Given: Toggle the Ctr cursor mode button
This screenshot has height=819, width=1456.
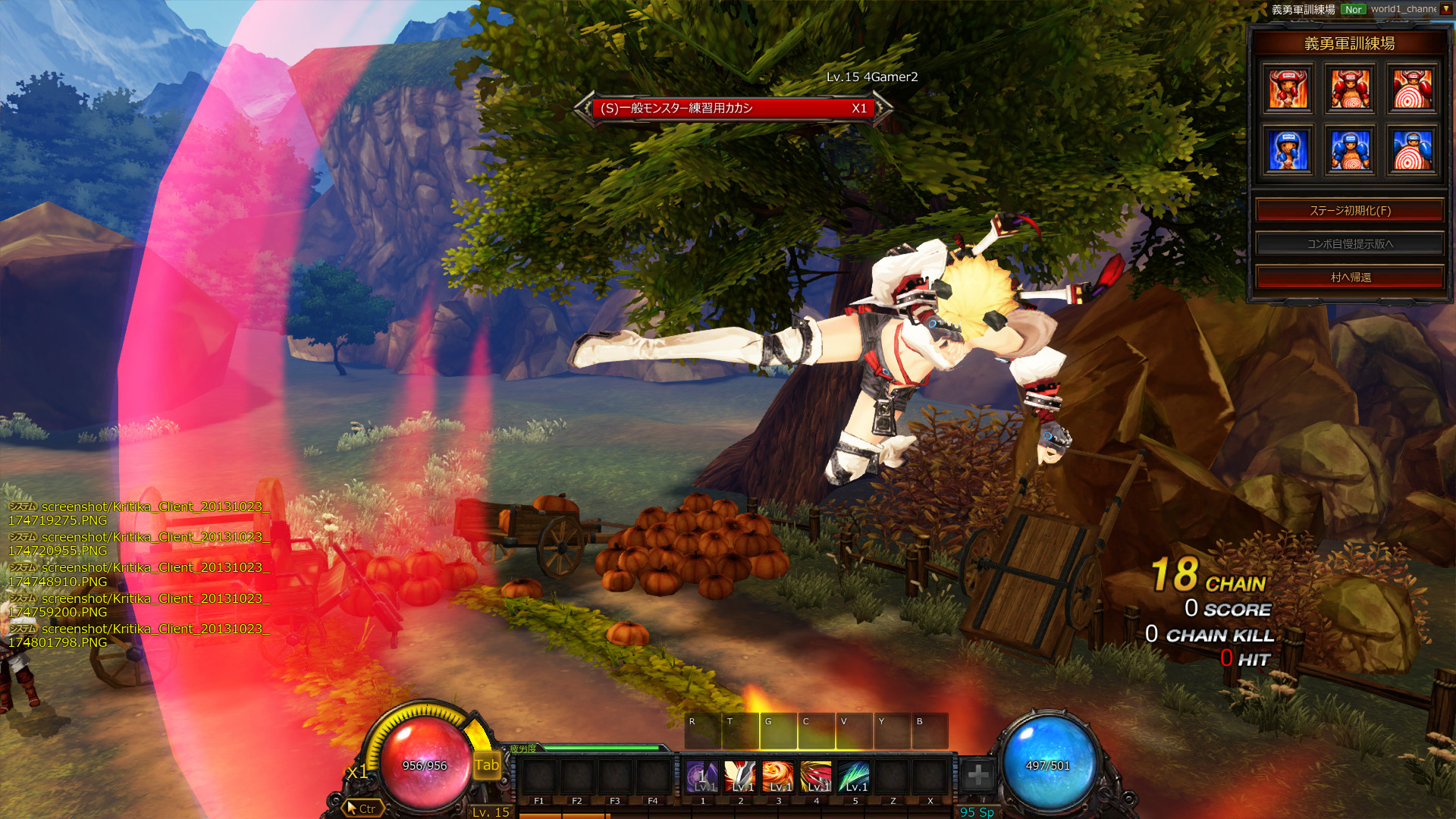Looking at the screenshot, I should [x=361, y=808].
